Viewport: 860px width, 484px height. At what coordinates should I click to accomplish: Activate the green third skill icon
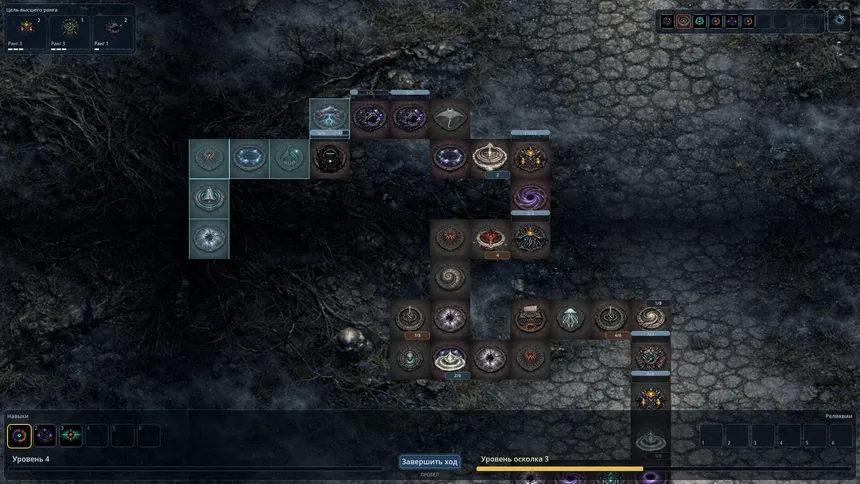(70, 435)
